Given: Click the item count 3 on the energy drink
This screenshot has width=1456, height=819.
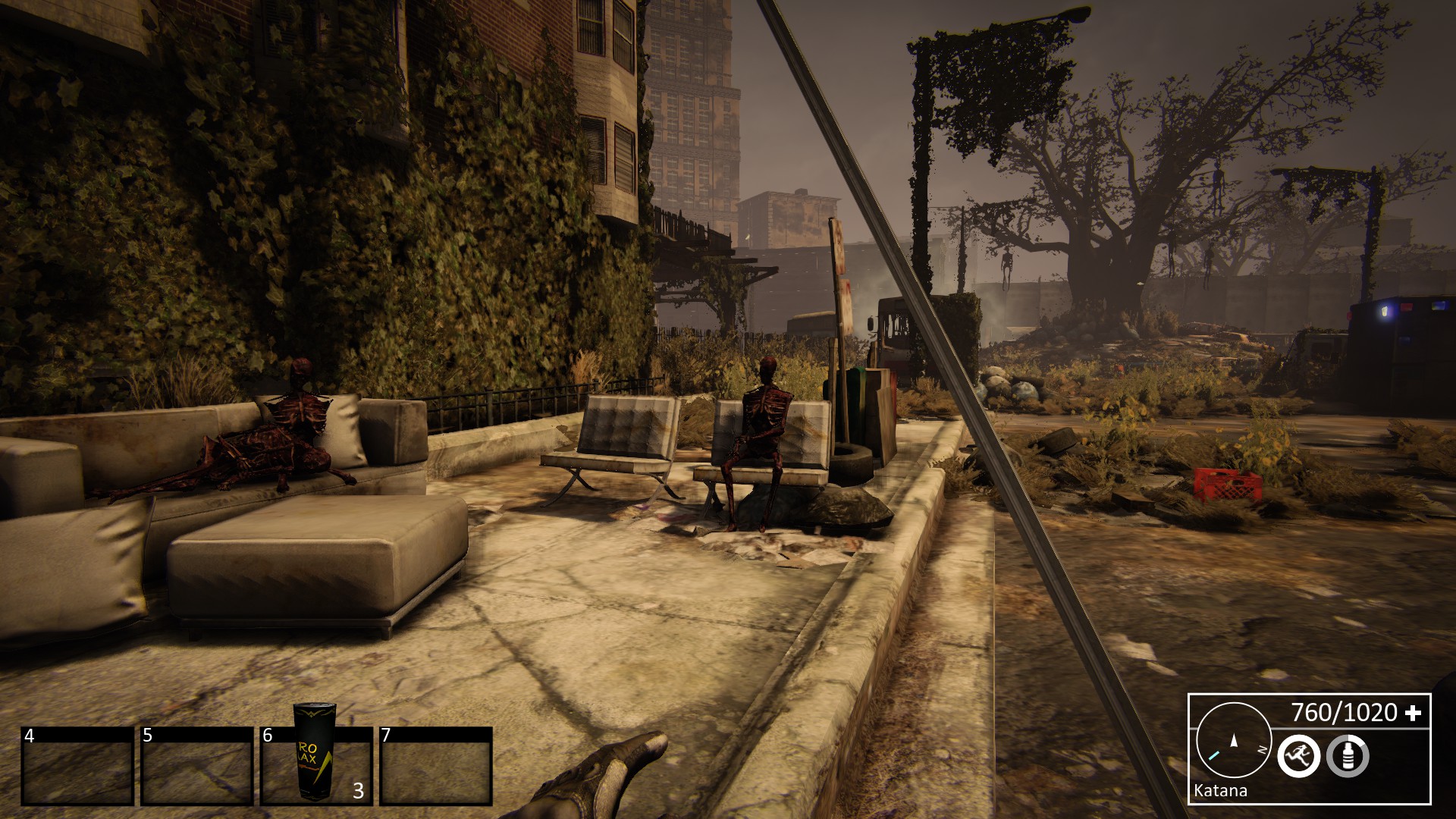Looking at the screenshot, I should tap(358, 790).
